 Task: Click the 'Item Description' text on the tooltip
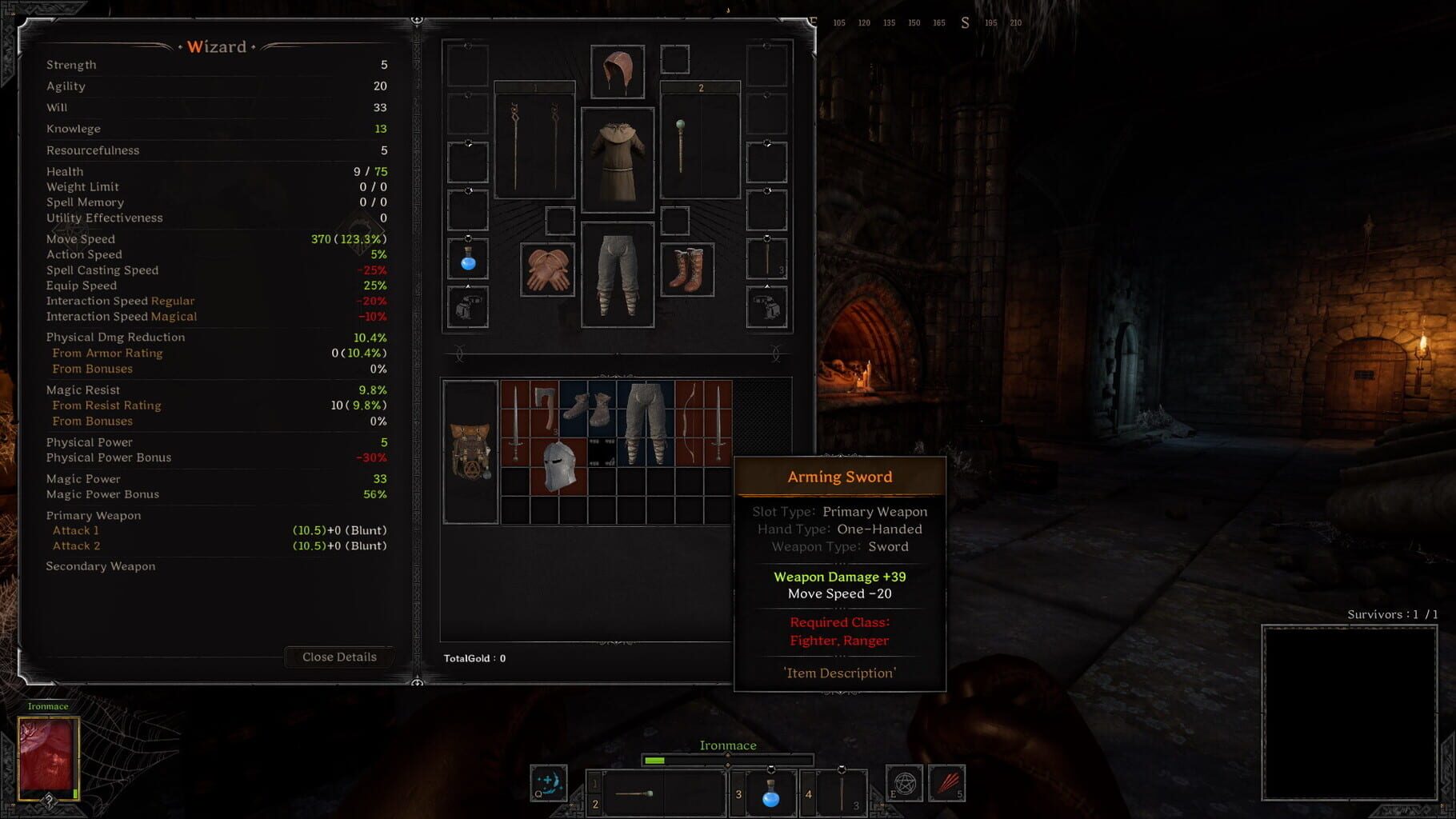pyautogui.click(x=841, y=673)
